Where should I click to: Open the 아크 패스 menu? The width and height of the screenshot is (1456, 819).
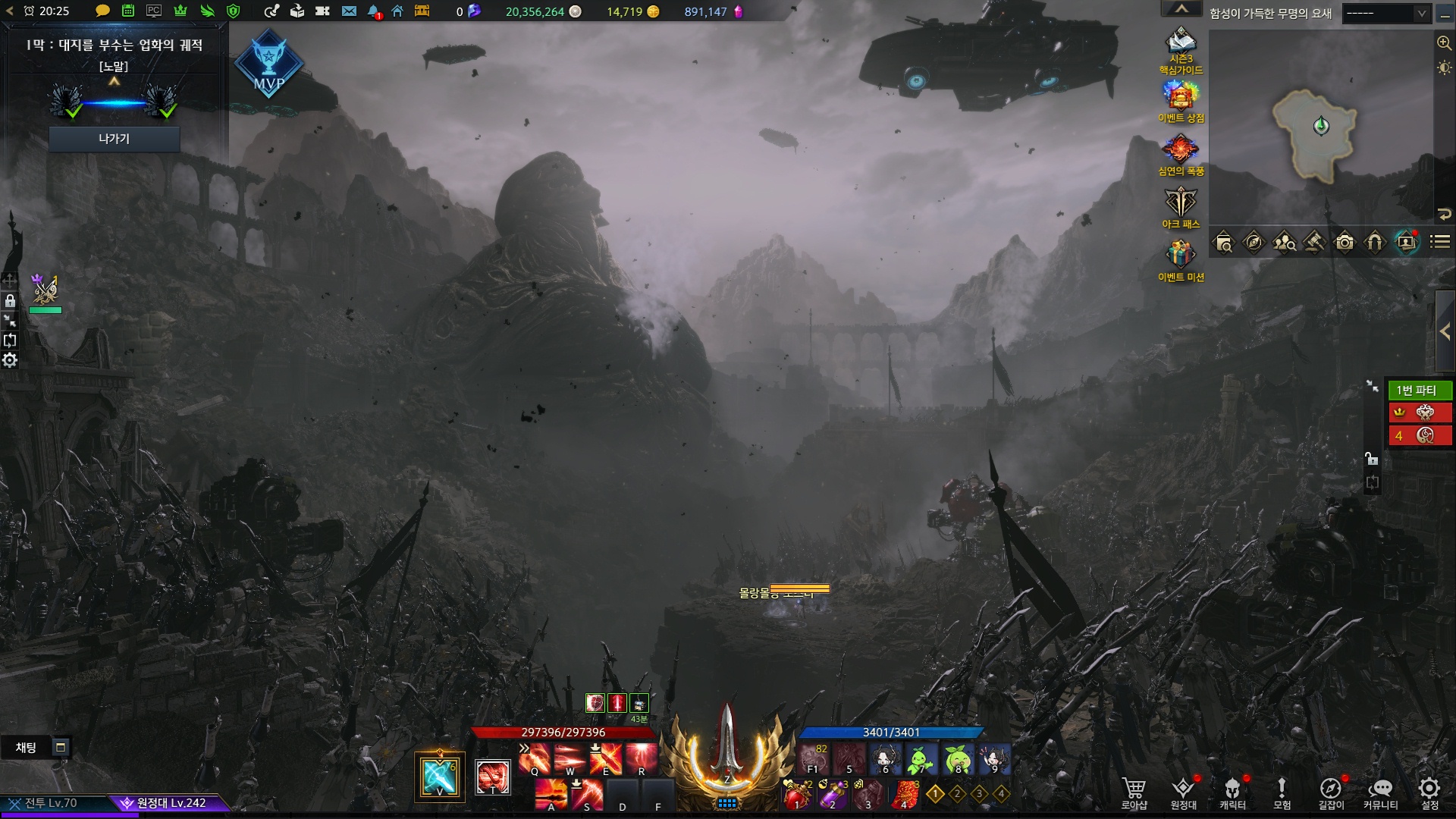1181,205
